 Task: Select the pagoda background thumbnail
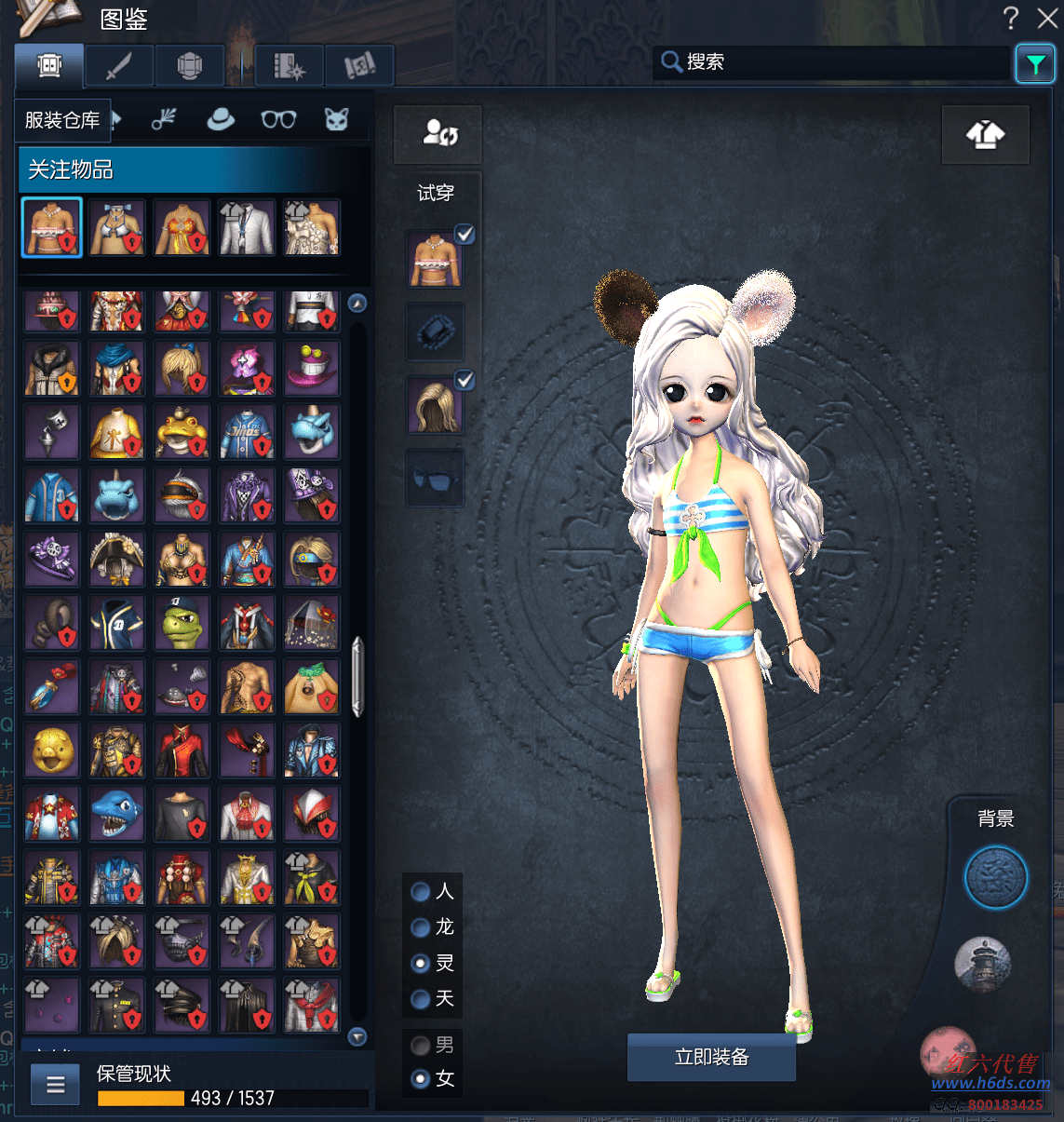pos(983,963)
